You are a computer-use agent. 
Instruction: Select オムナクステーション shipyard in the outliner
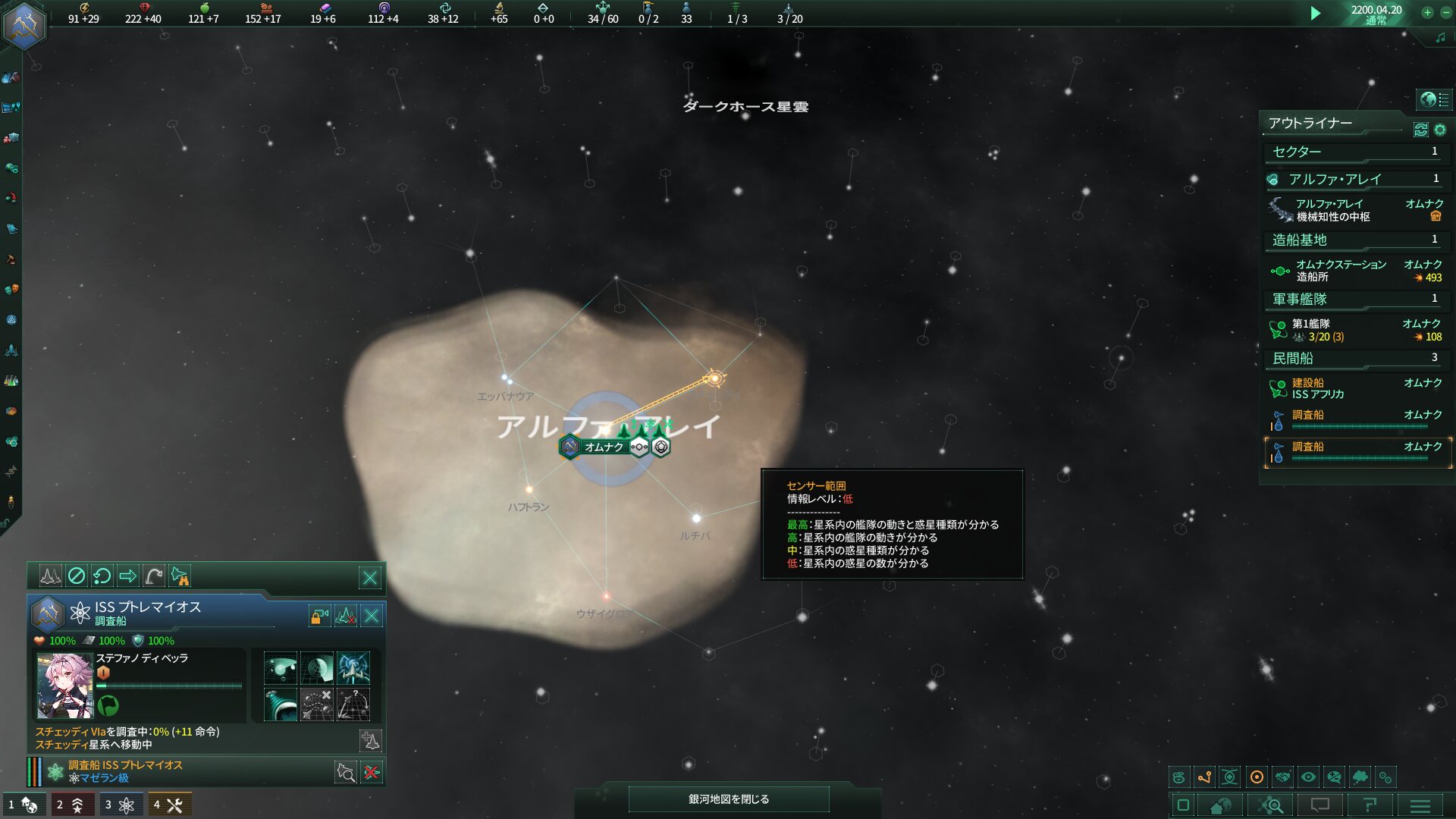click(x=1356, y=271)
